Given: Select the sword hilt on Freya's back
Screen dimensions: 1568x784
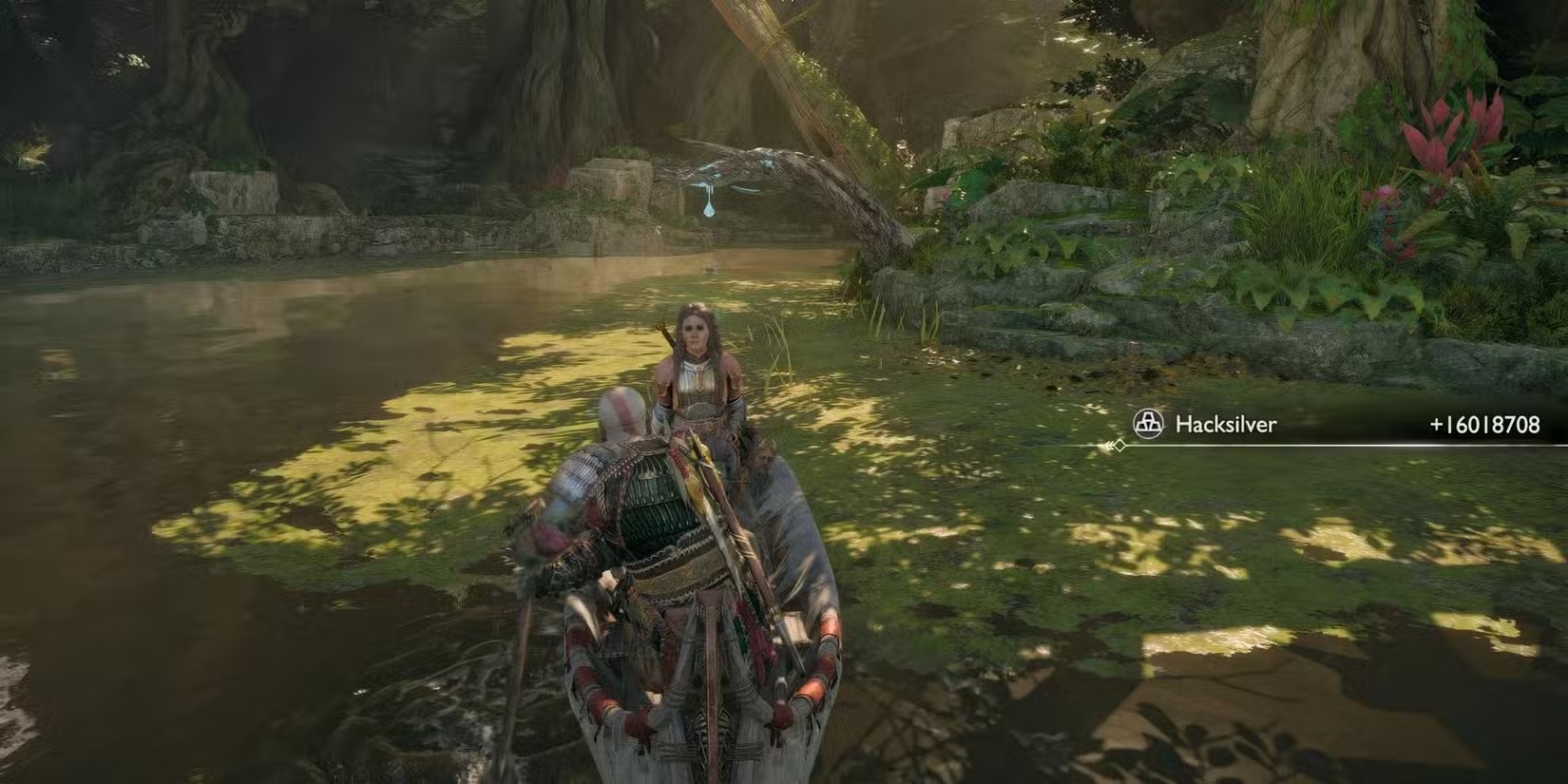Looking at the screenshot, I should coord(662,328).
